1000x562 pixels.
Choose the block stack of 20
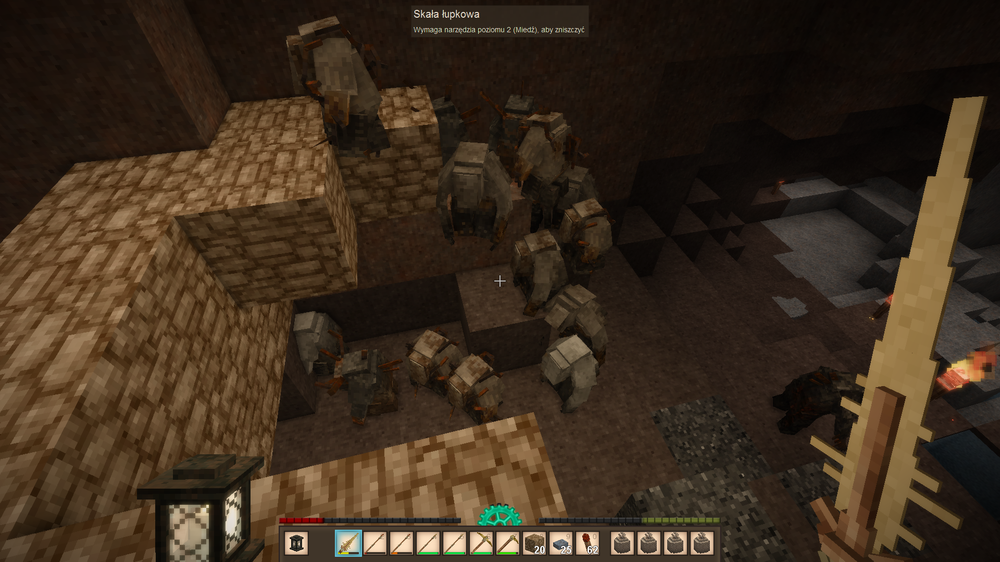point(532,544)
